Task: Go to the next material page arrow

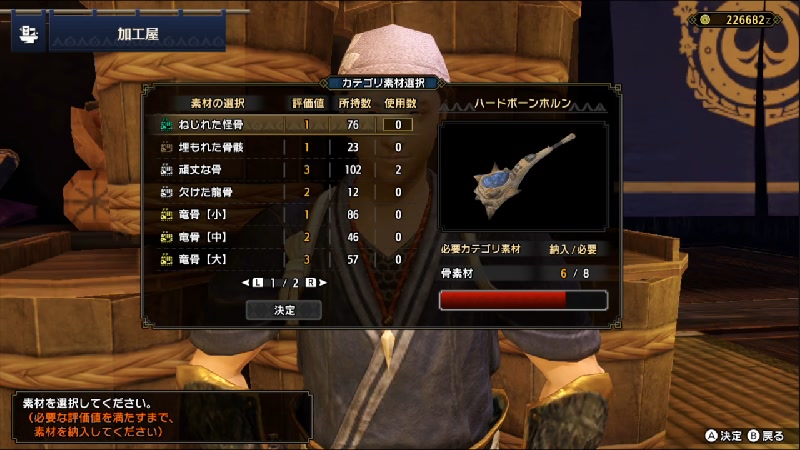Action: coord(323,283)
